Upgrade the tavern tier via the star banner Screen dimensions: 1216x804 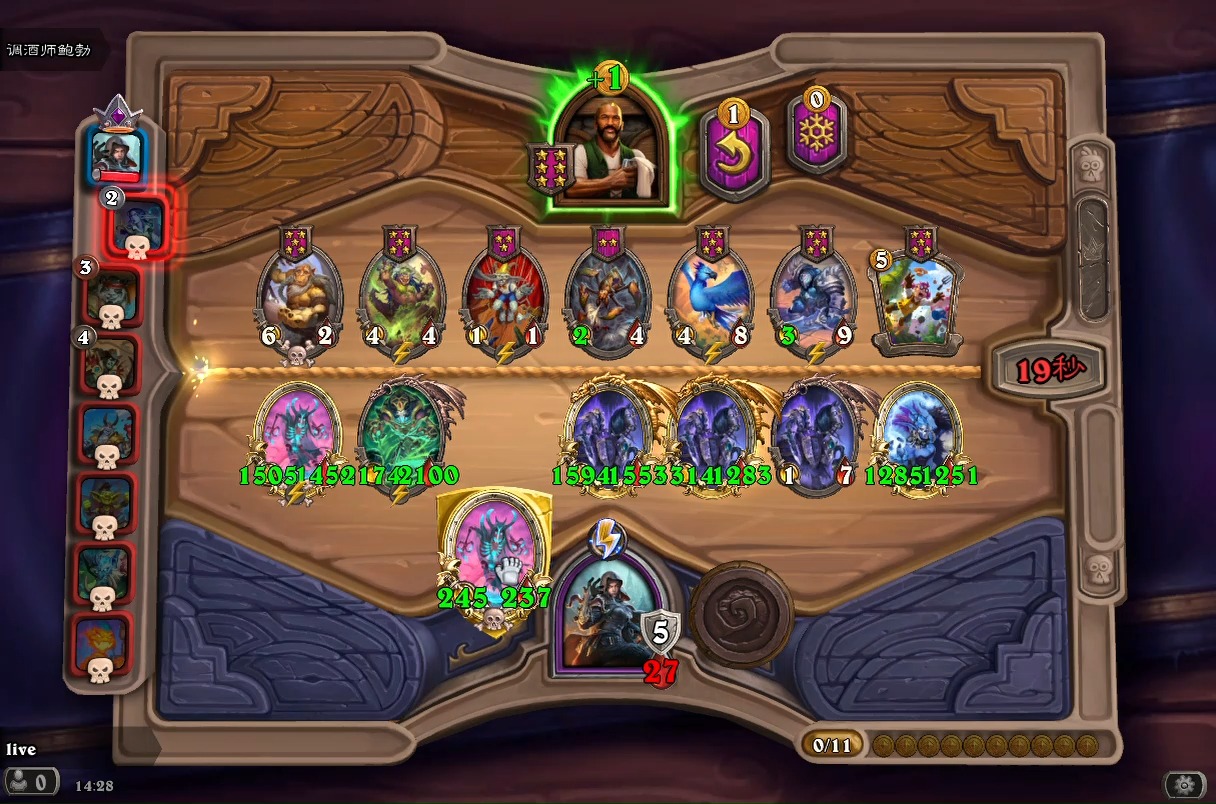[552, 169]
